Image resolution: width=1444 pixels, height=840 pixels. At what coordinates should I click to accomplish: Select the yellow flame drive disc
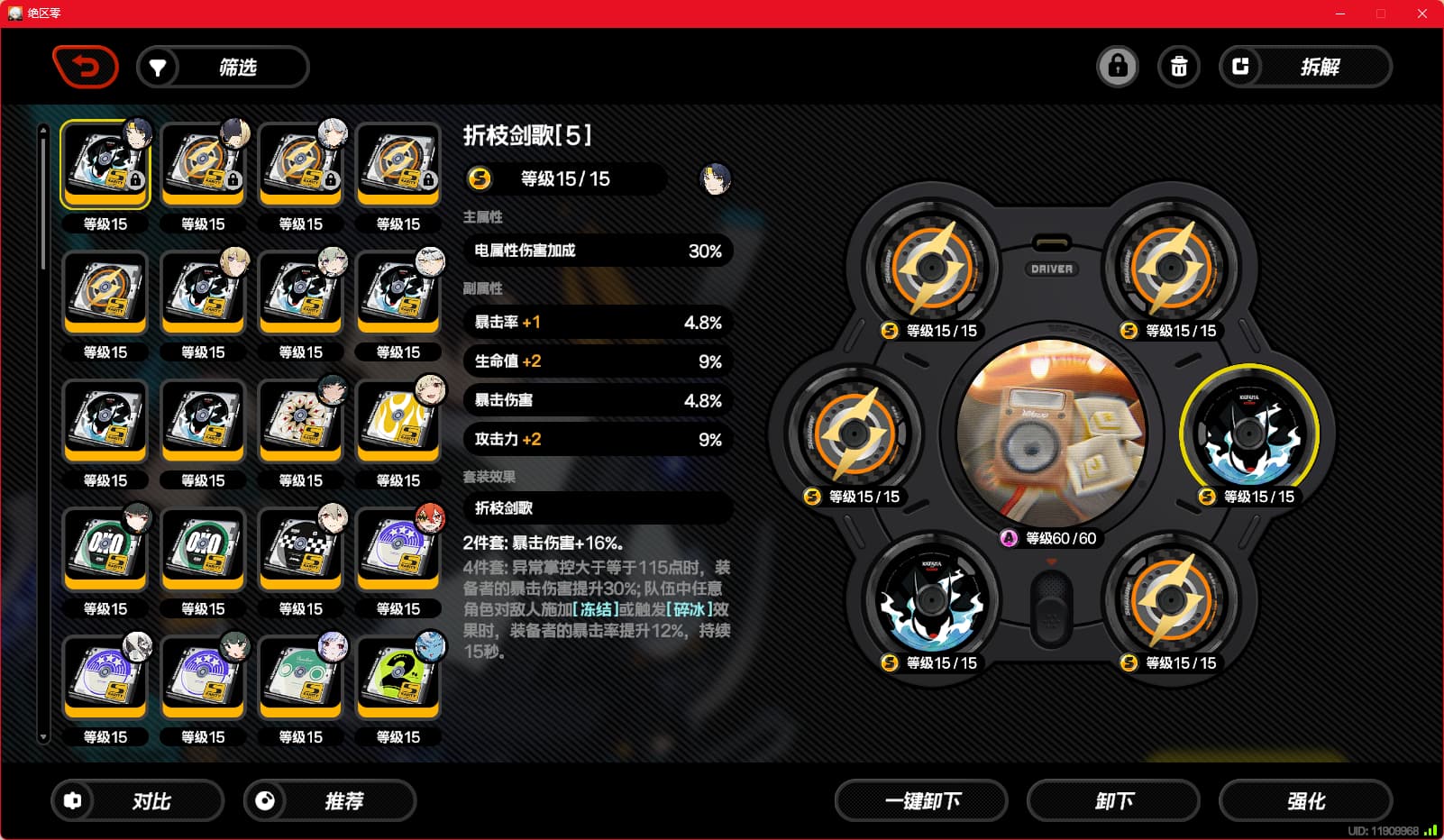(398, 421)
